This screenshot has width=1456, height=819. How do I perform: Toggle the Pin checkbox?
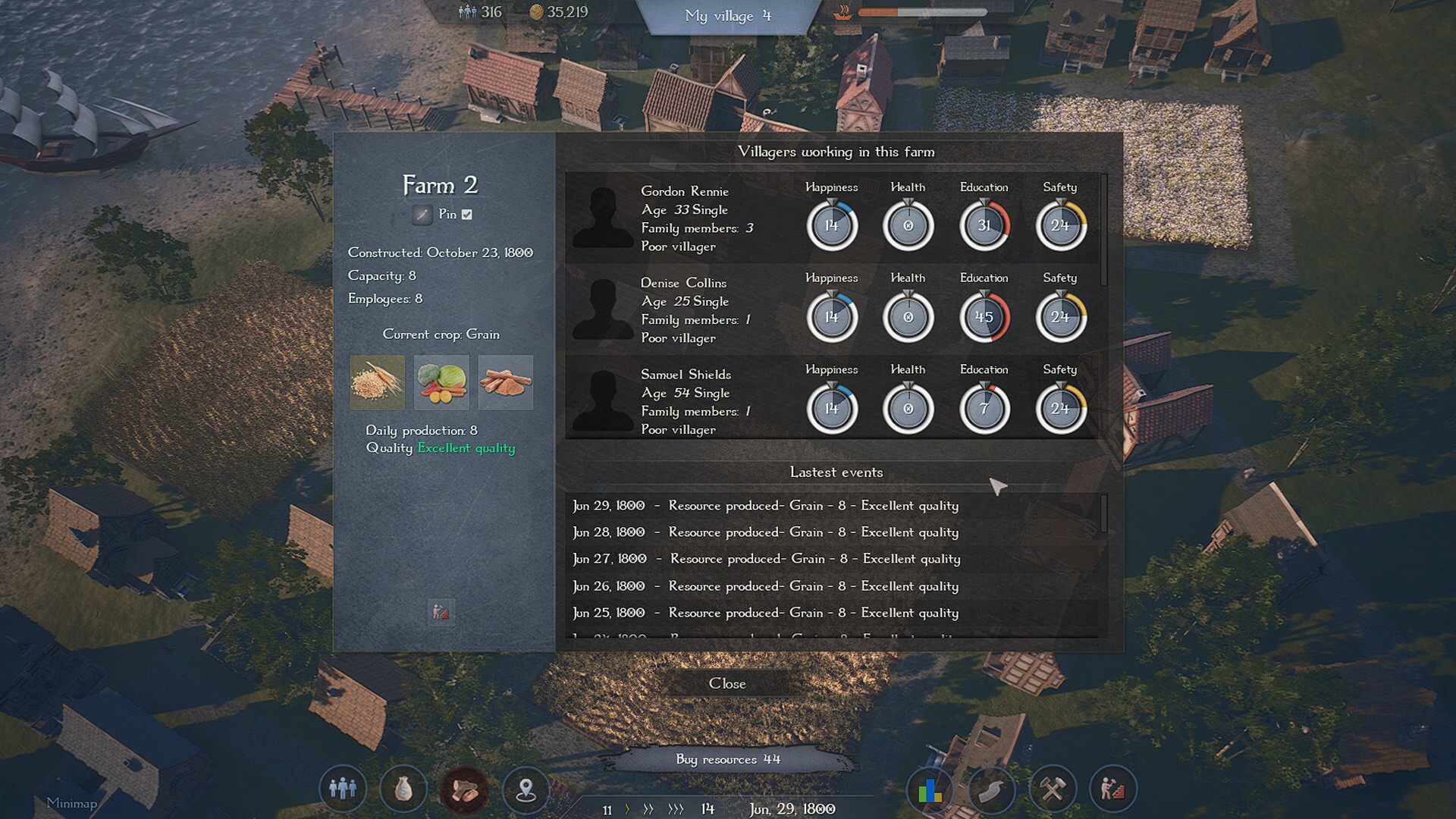coord(467,215)
